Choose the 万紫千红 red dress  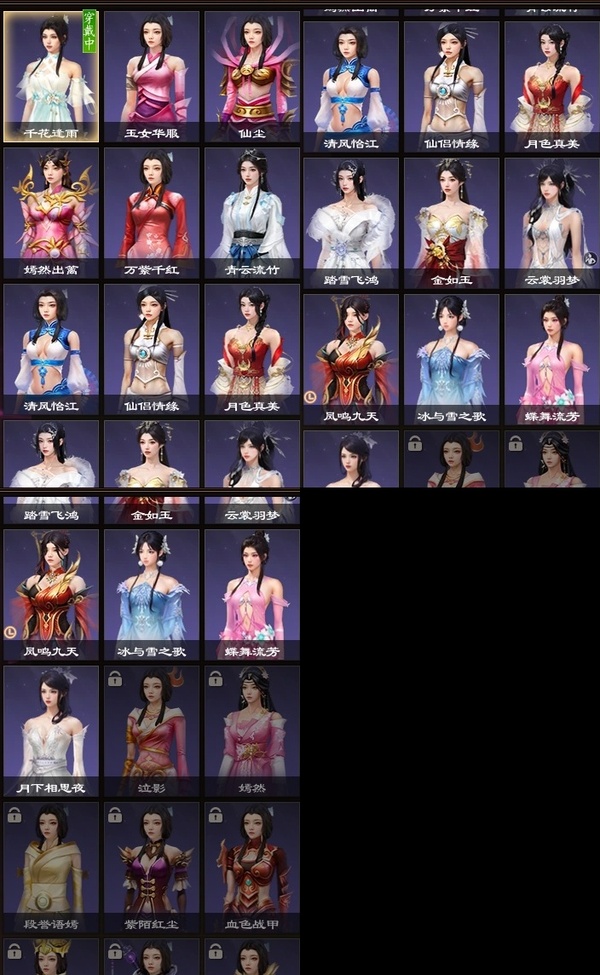(152, 212)
